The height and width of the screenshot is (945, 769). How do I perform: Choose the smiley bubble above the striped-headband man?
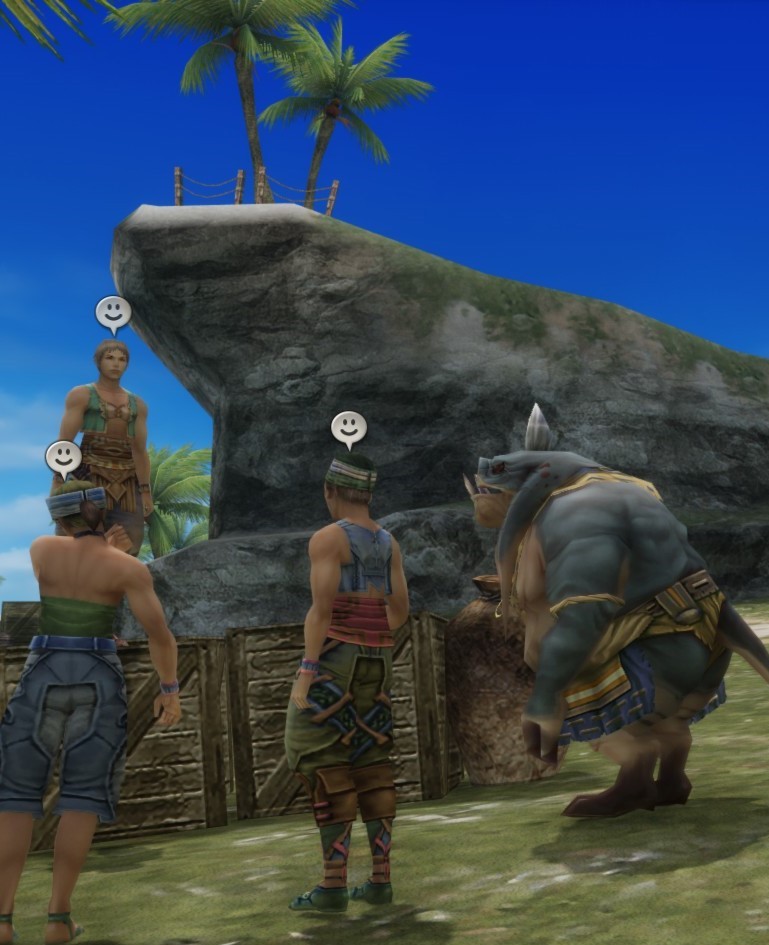(x=349, y=427)
